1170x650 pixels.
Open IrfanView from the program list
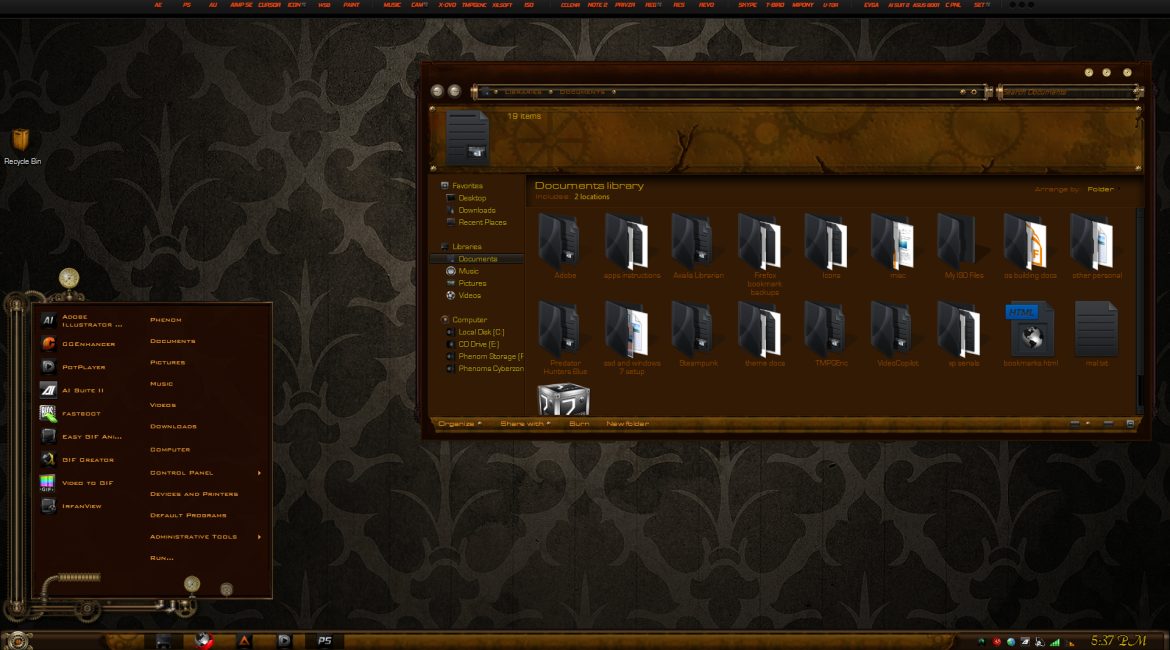pos(82,506)
